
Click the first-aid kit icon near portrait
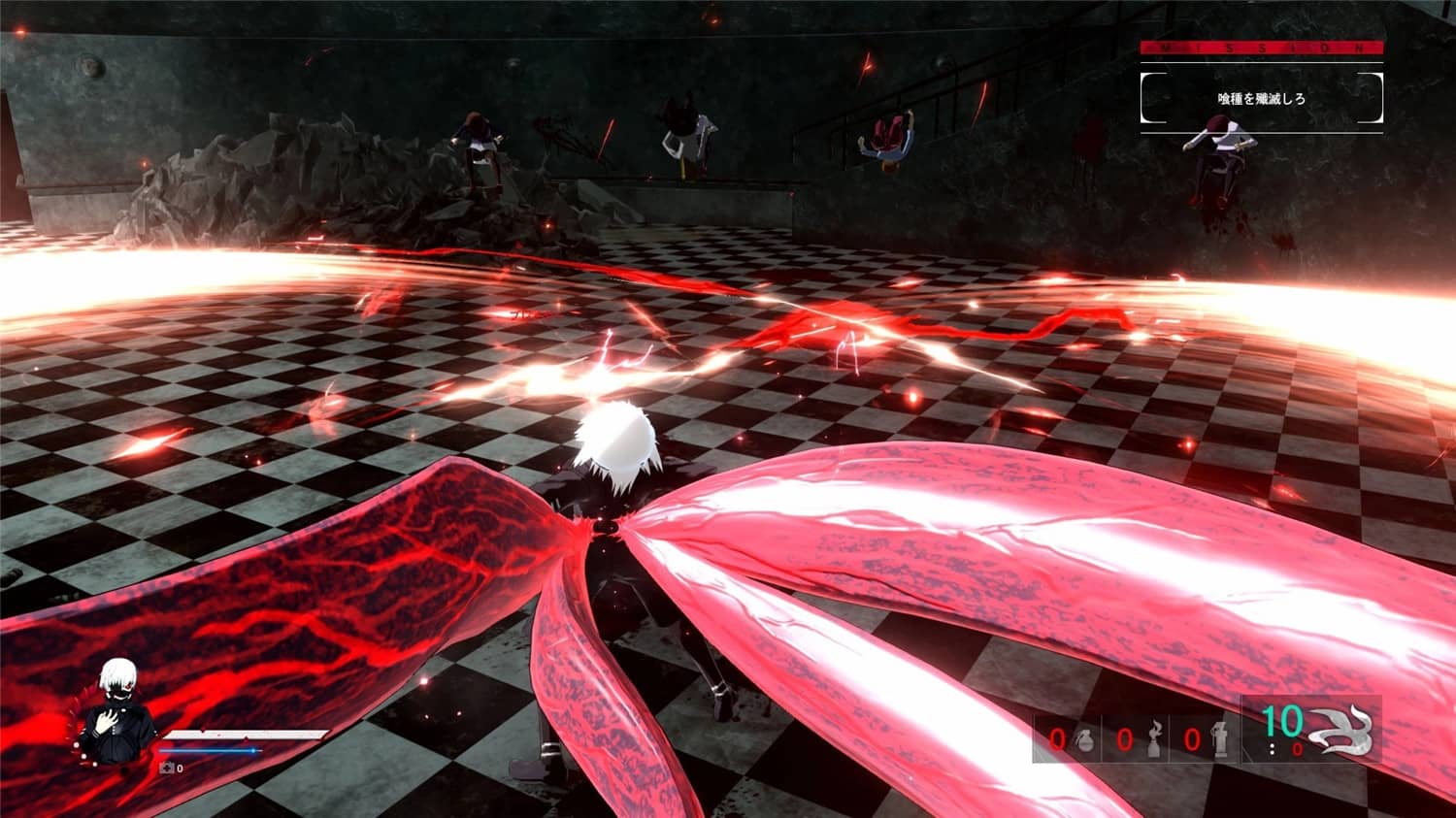tap(167, 768)
